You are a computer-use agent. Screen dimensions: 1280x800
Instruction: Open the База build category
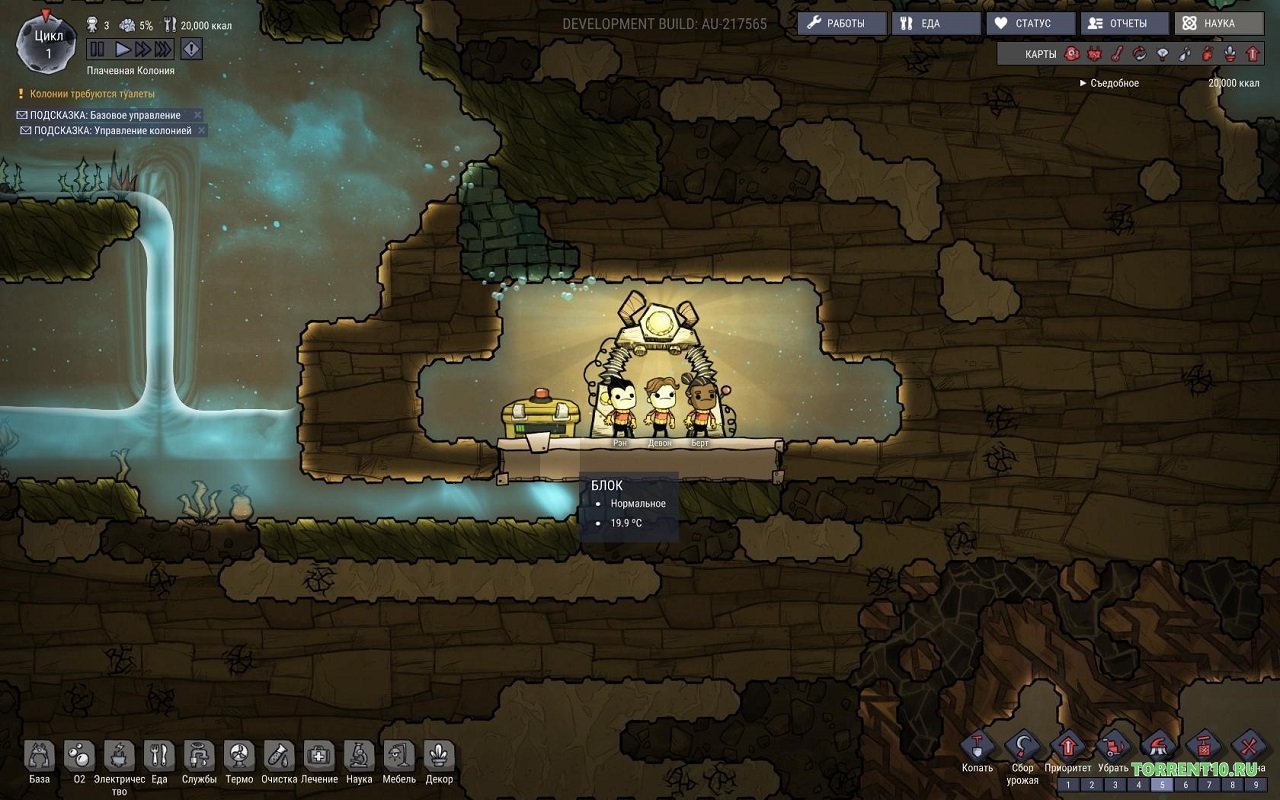(39, 757)
